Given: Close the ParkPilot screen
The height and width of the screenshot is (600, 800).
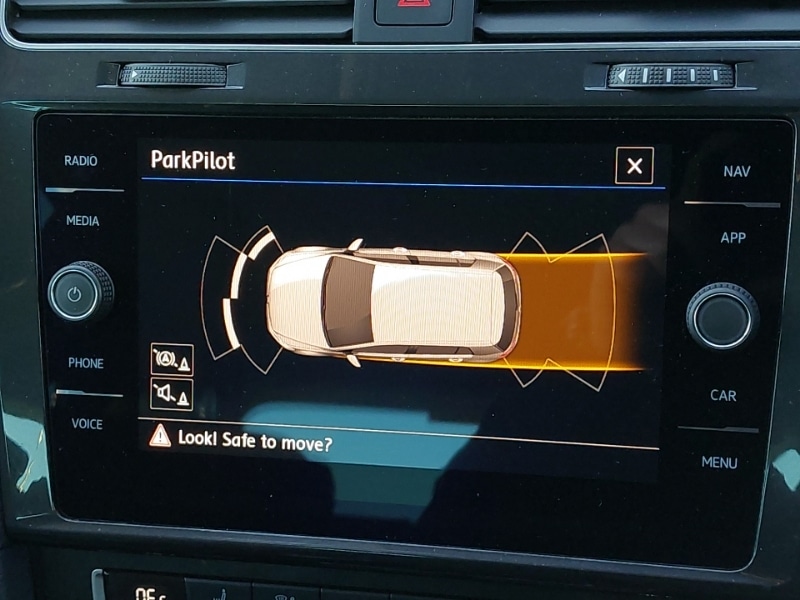Looking at the screenshot, I should pos(634,166).
